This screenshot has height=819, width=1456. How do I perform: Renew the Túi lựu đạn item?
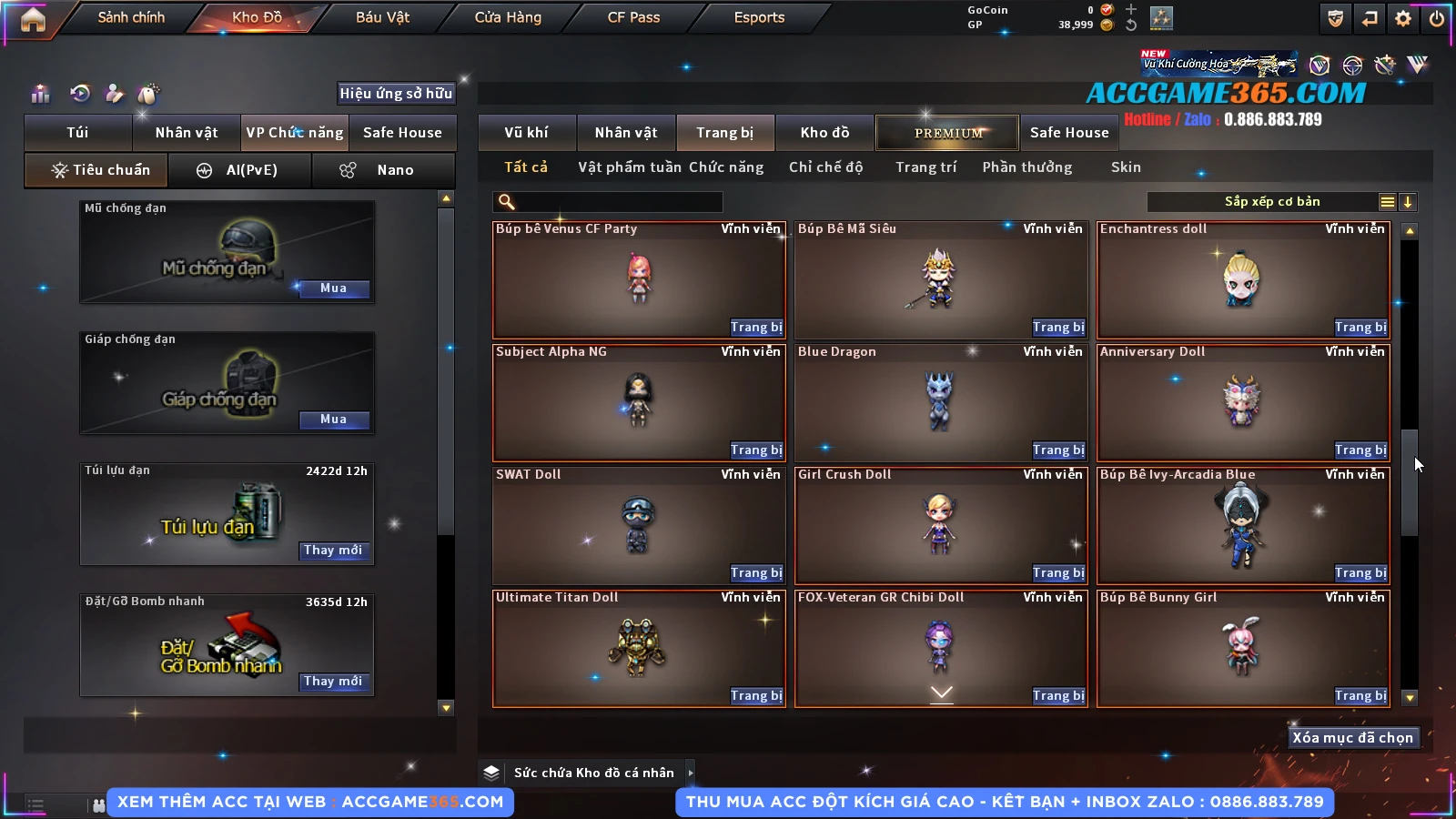[333, 551]
